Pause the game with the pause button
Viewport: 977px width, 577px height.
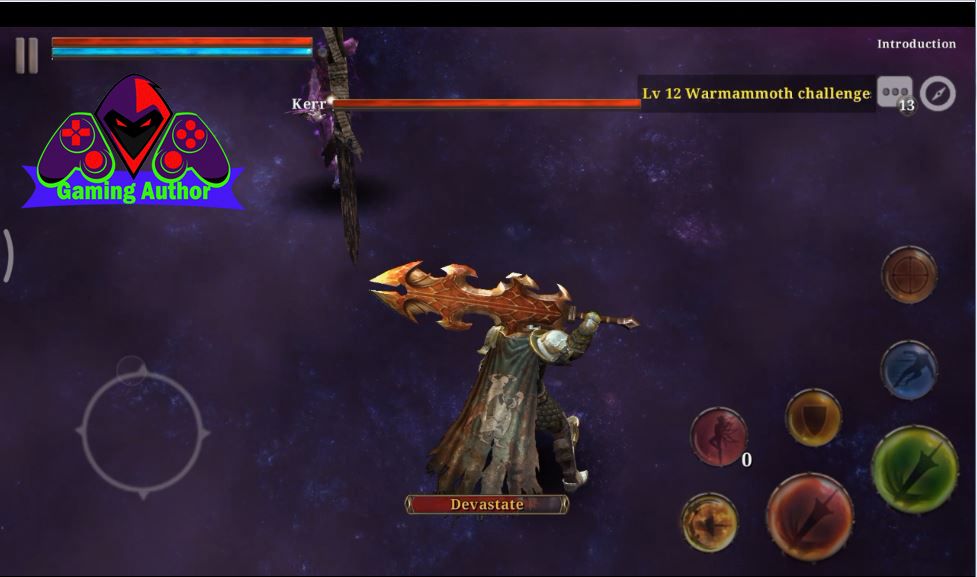[x=27, y=55]
